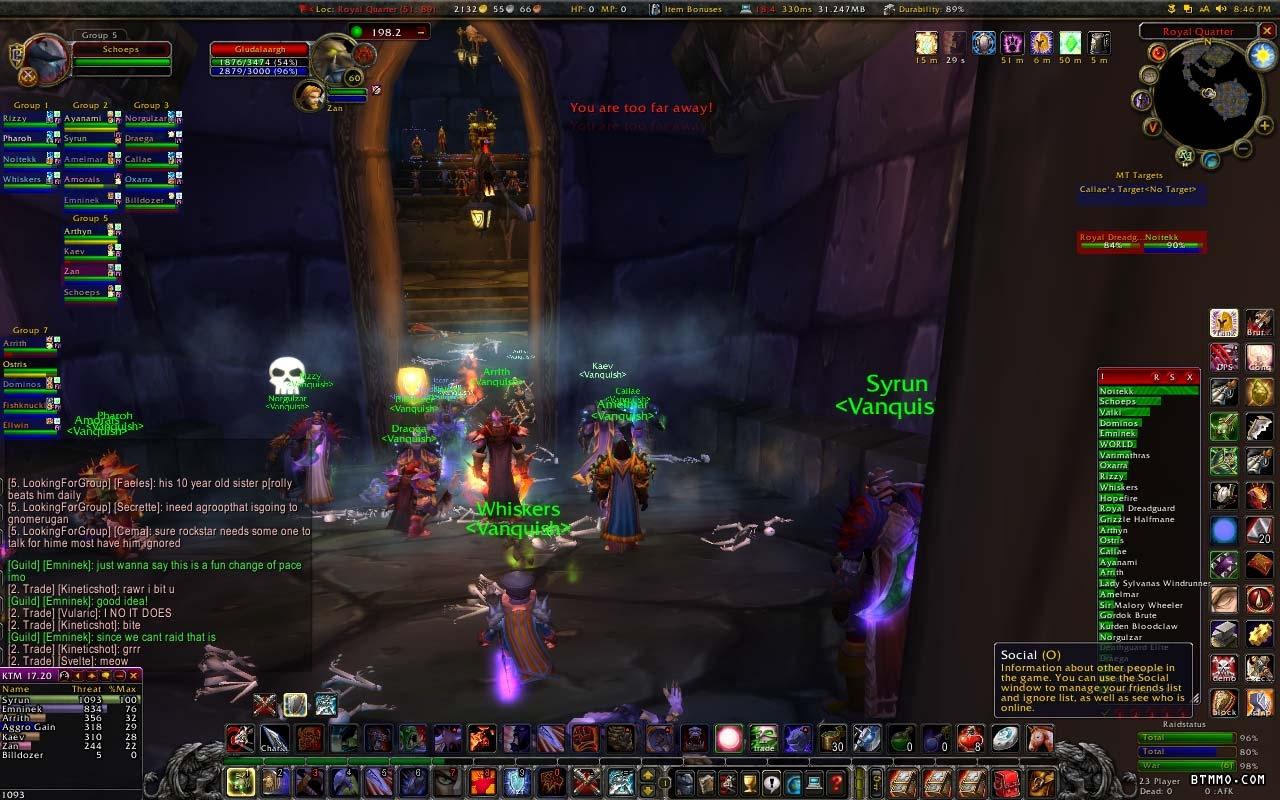This screenshot has width=1280, height=800.
Task: Use the Charge ability on the action bar
Action: pos(274,739)
